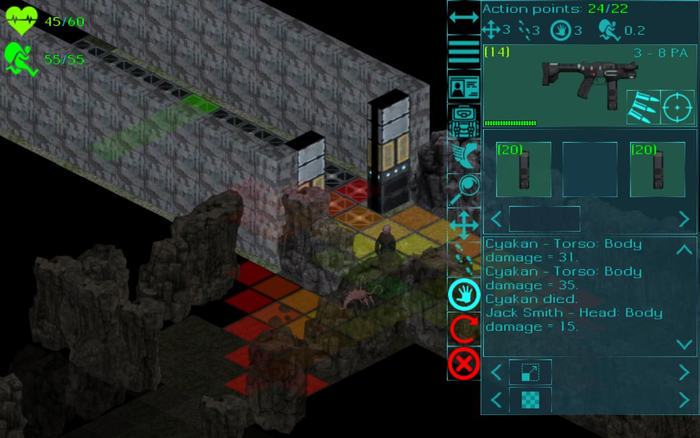Choose the crosshair aimed shot mode
Screen dimensions: 700x438
[x=678, y=106]
